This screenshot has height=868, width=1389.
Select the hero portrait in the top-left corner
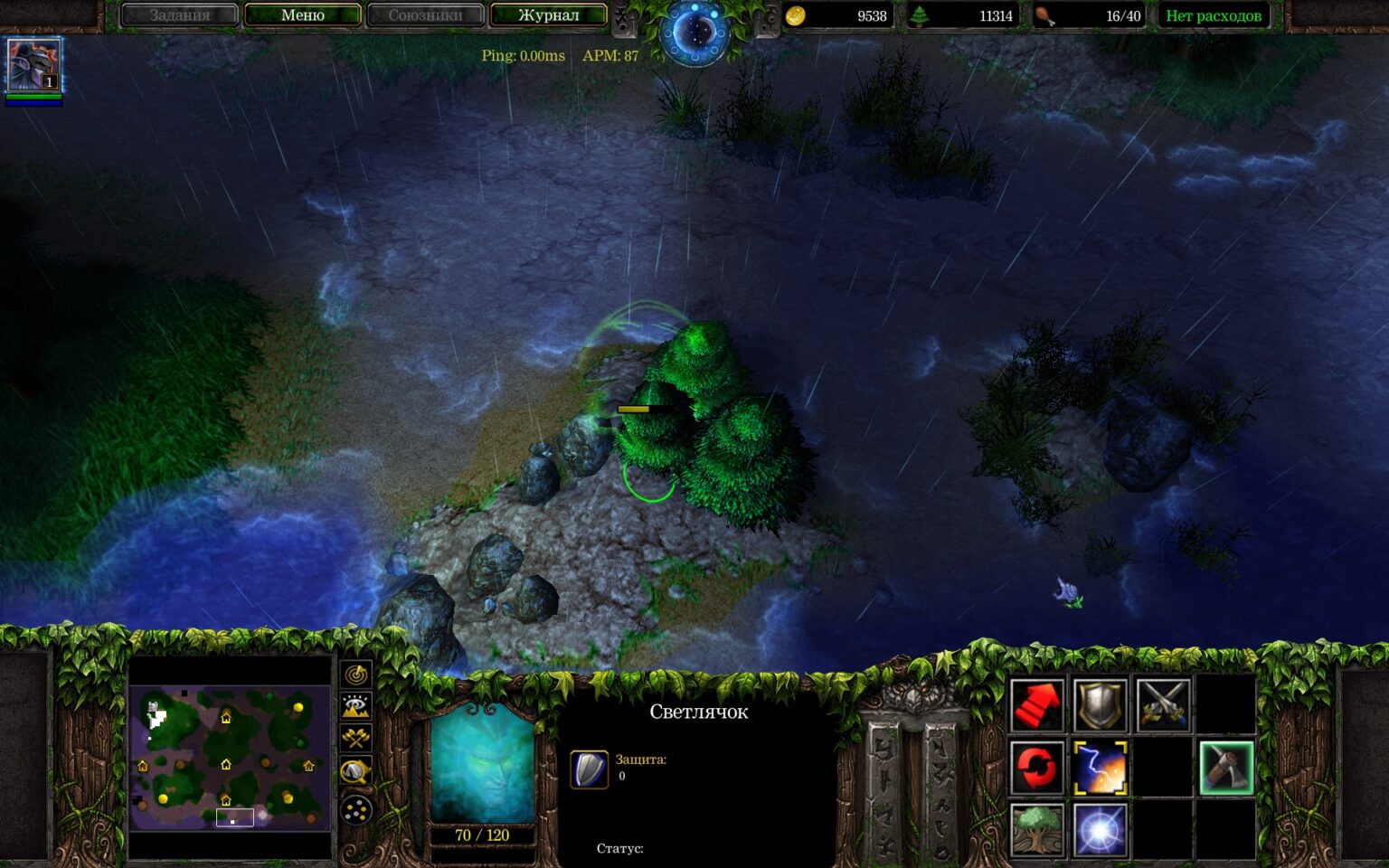[34, 66]
